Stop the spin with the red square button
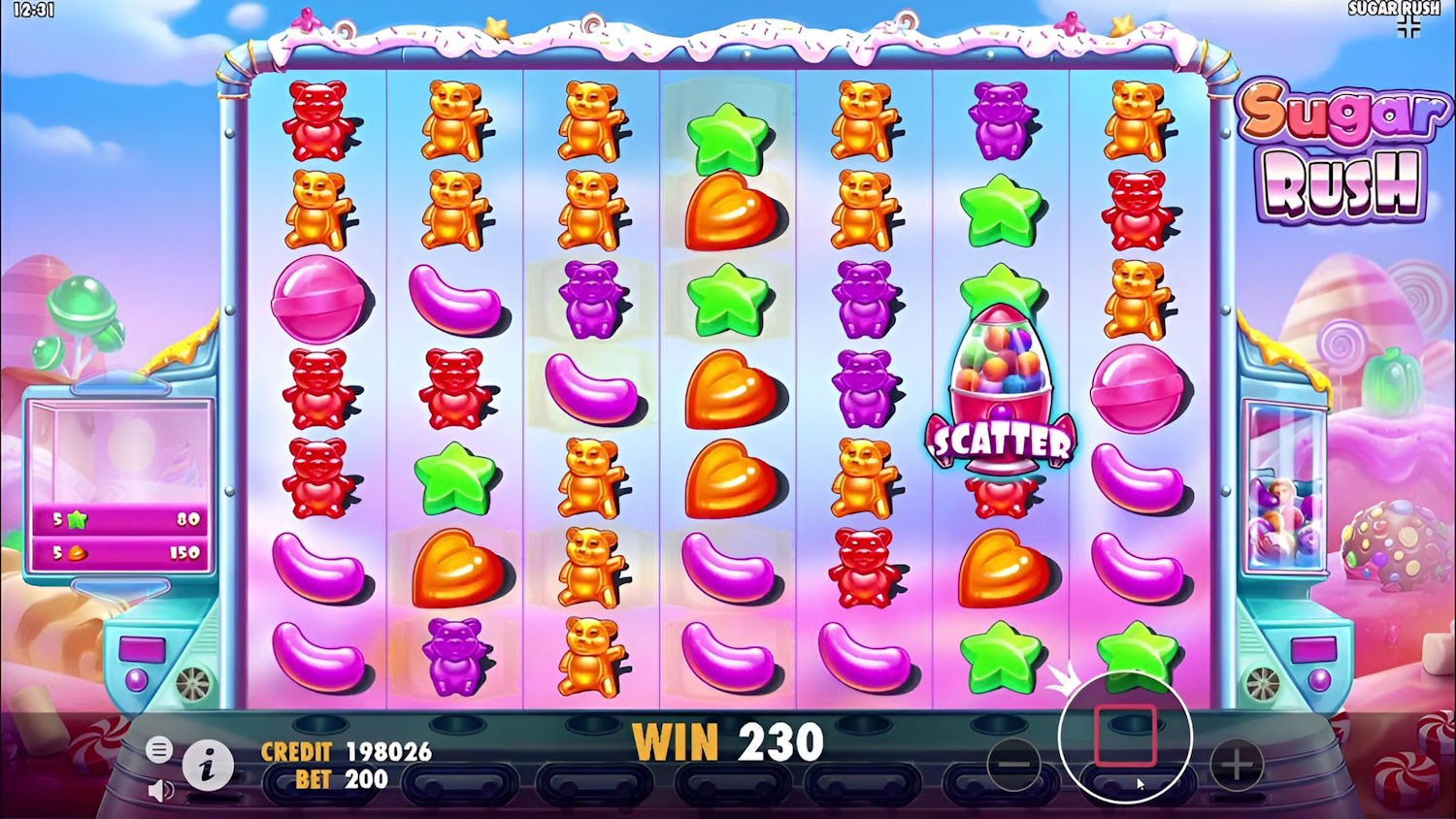1456x819 pixels. (1125, 737)
